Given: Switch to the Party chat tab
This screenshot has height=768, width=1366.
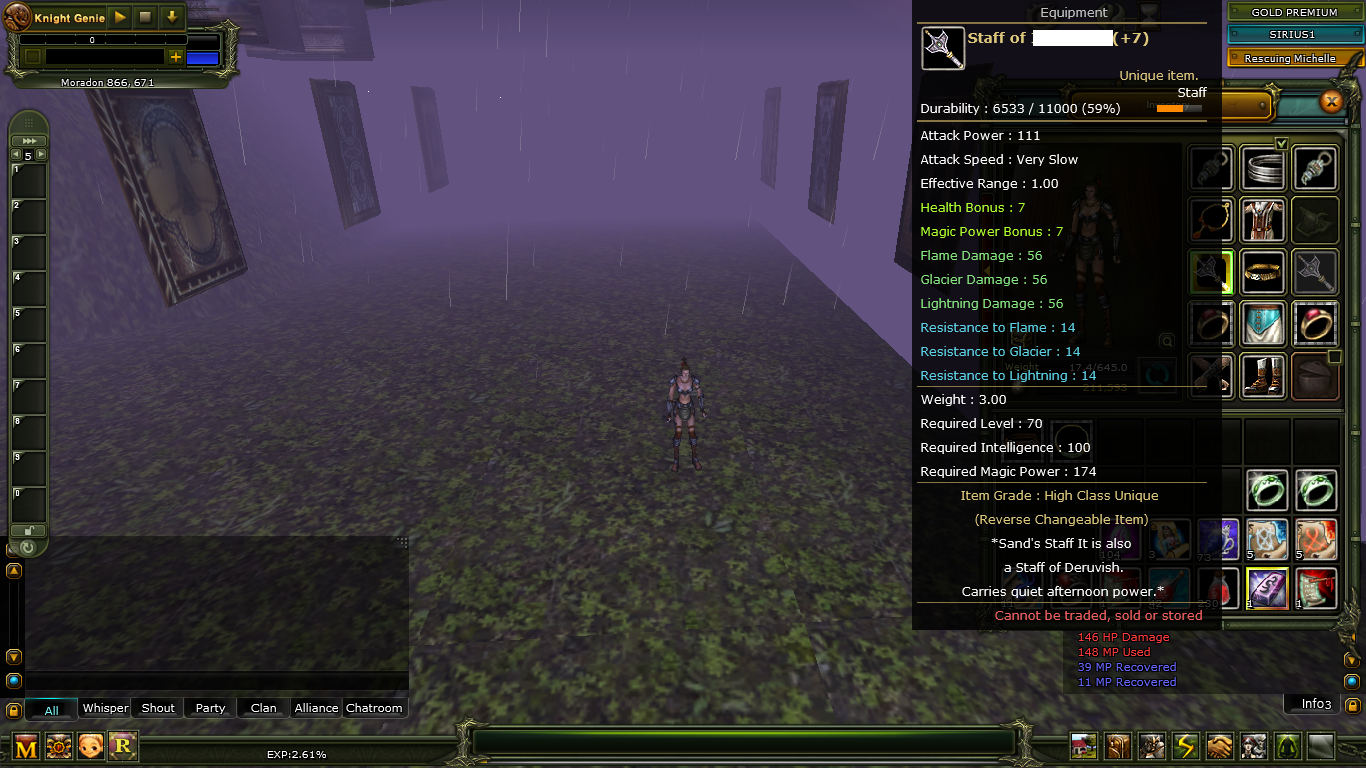Looking at the screenshot, I should click(209, 707).
